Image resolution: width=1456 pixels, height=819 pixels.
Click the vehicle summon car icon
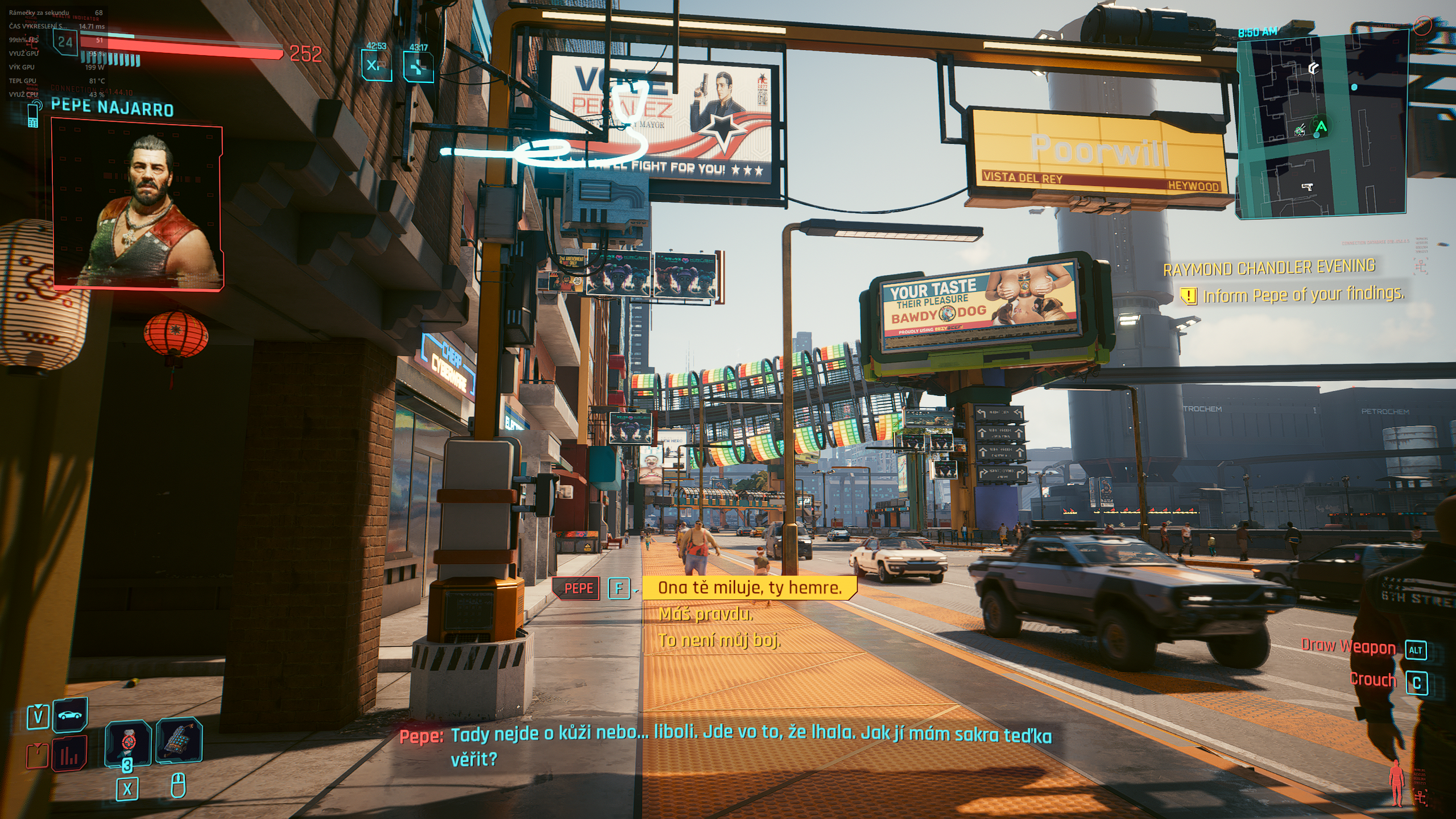71,715
